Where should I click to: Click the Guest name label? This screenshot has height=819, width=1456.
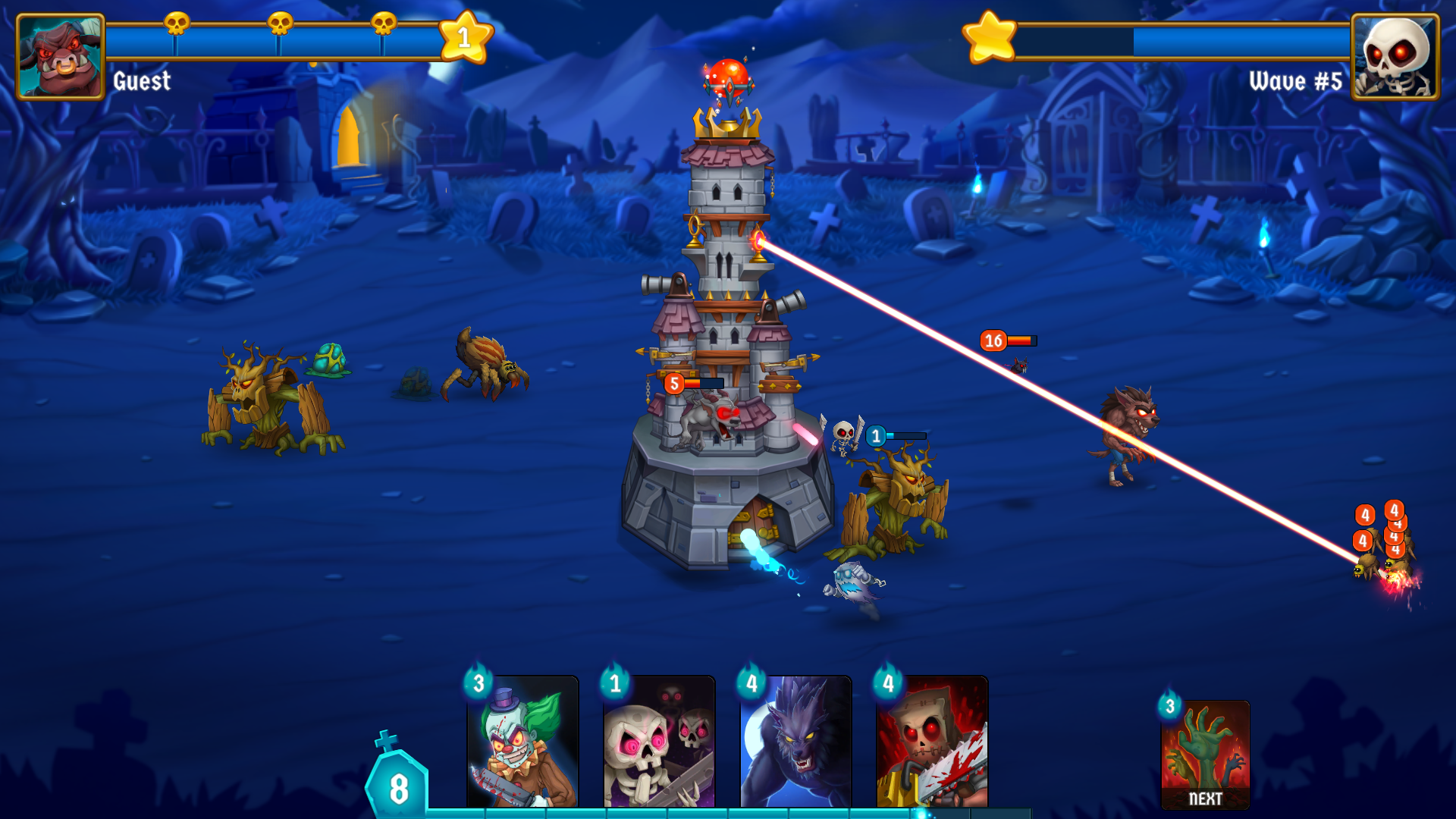click(x=140, y=82)
